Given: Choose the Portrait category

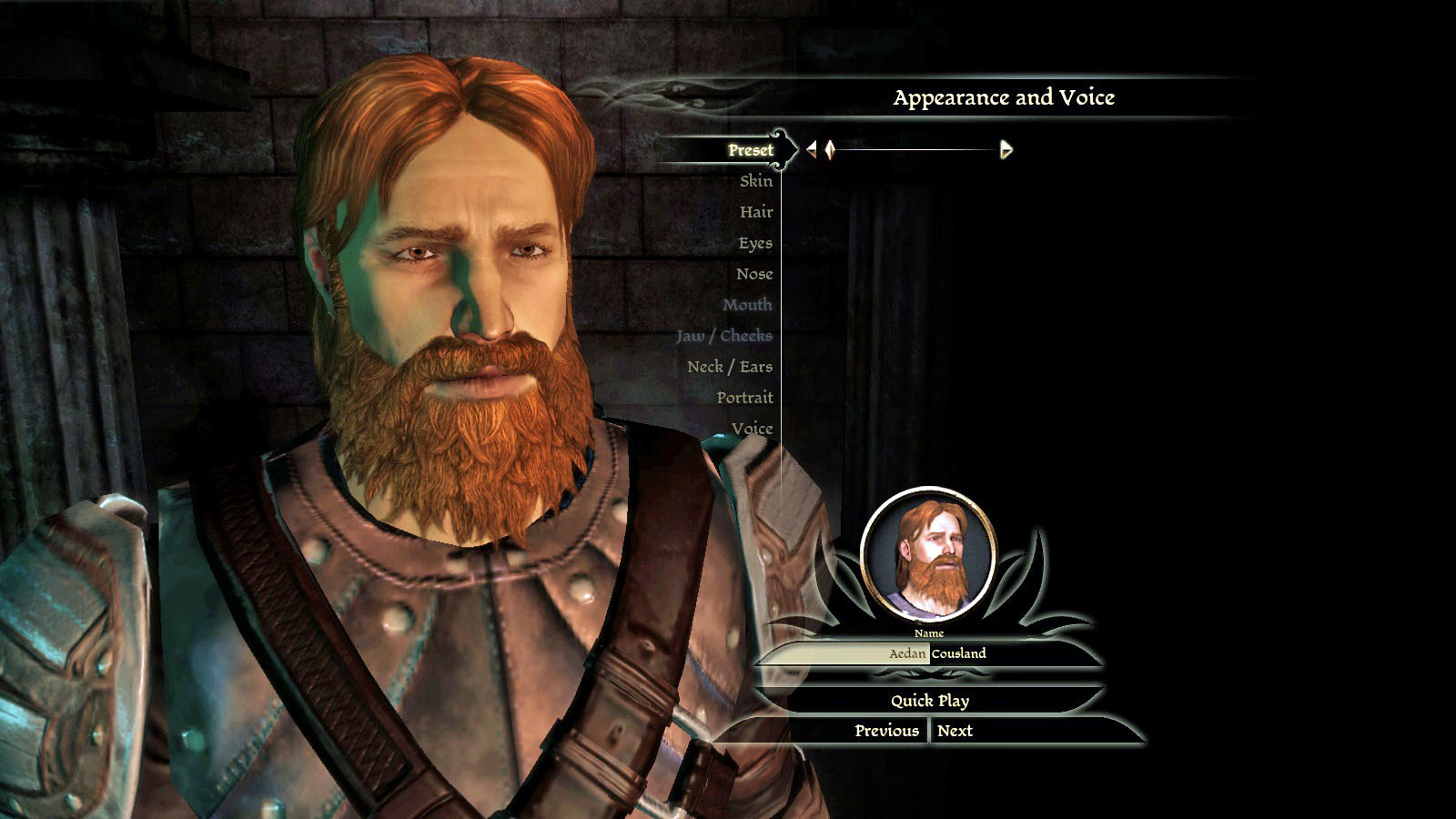Looking at the screenshot, I should tap(743, 398).
